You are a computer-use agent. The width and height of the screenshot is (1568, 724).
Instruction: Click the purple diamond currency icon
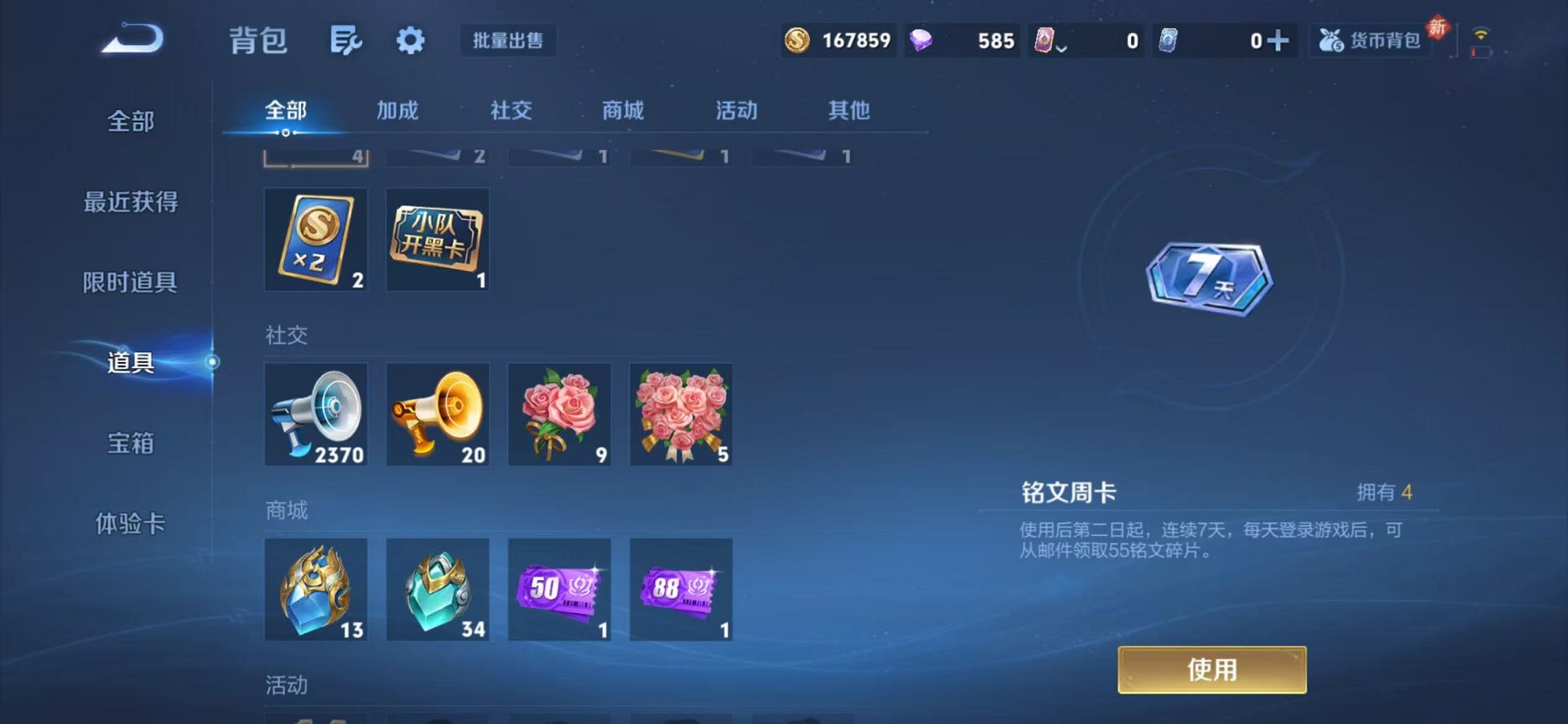coord(922,40)
